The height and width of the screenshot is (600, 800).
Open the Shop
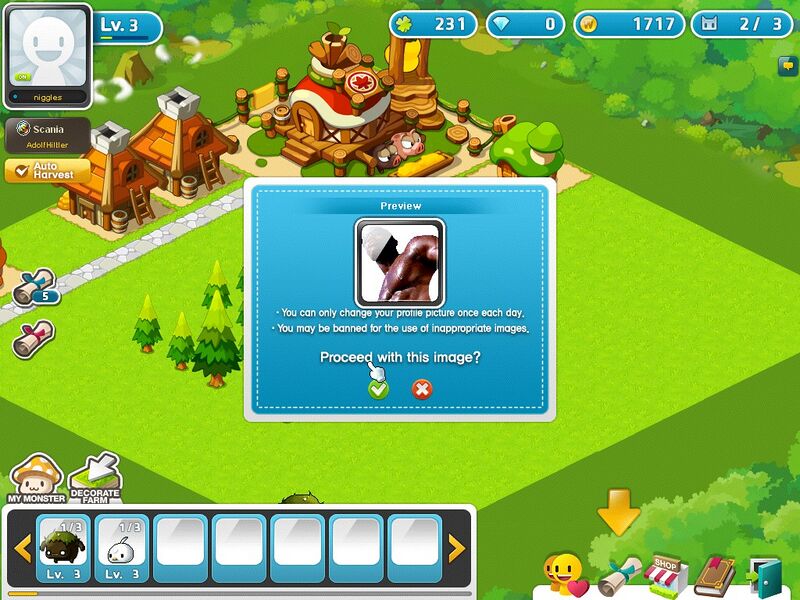666,575
